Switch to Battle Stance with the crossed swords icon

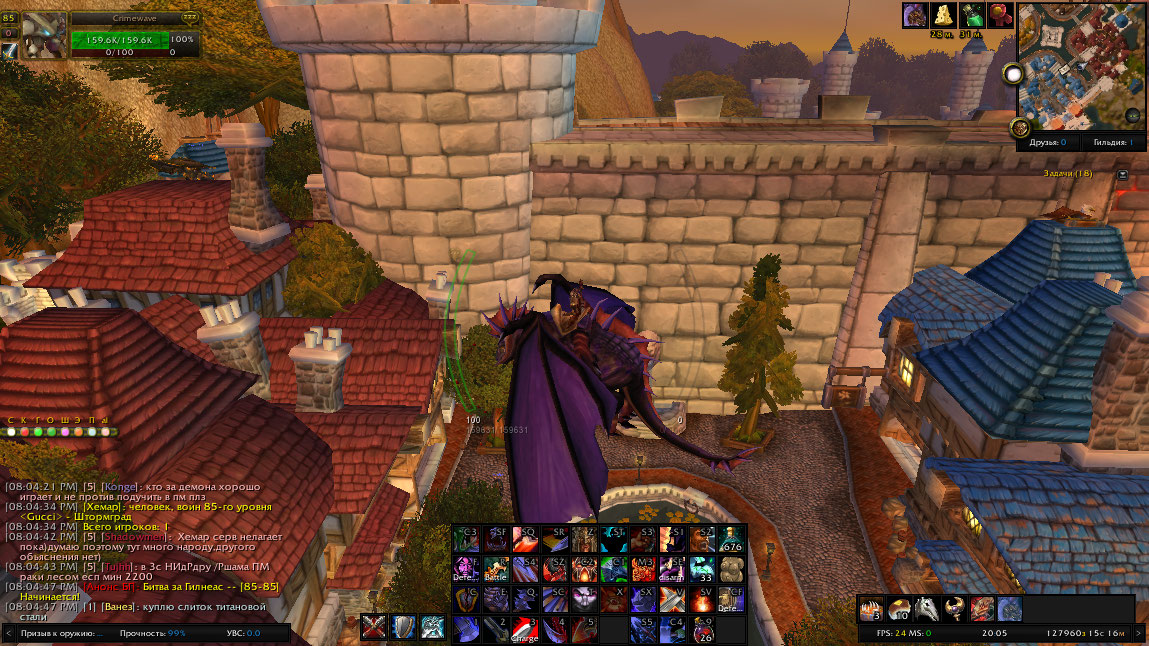pyautogui.click(x=377, y=627)
